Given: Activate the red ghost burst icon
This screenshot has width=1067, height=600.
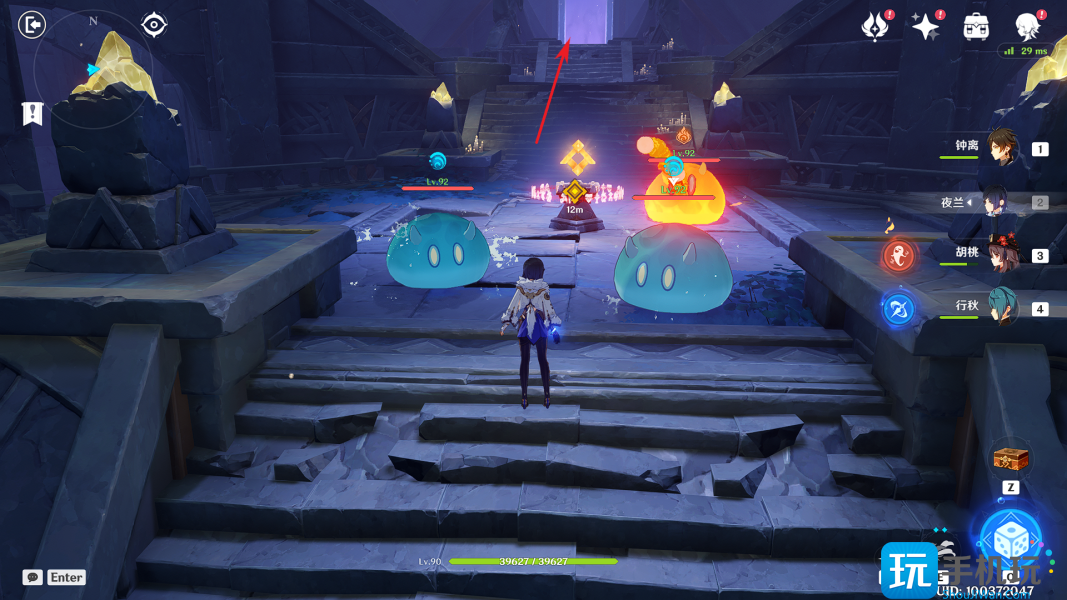Looking at the screenshot, I should (x=897, y=254).
